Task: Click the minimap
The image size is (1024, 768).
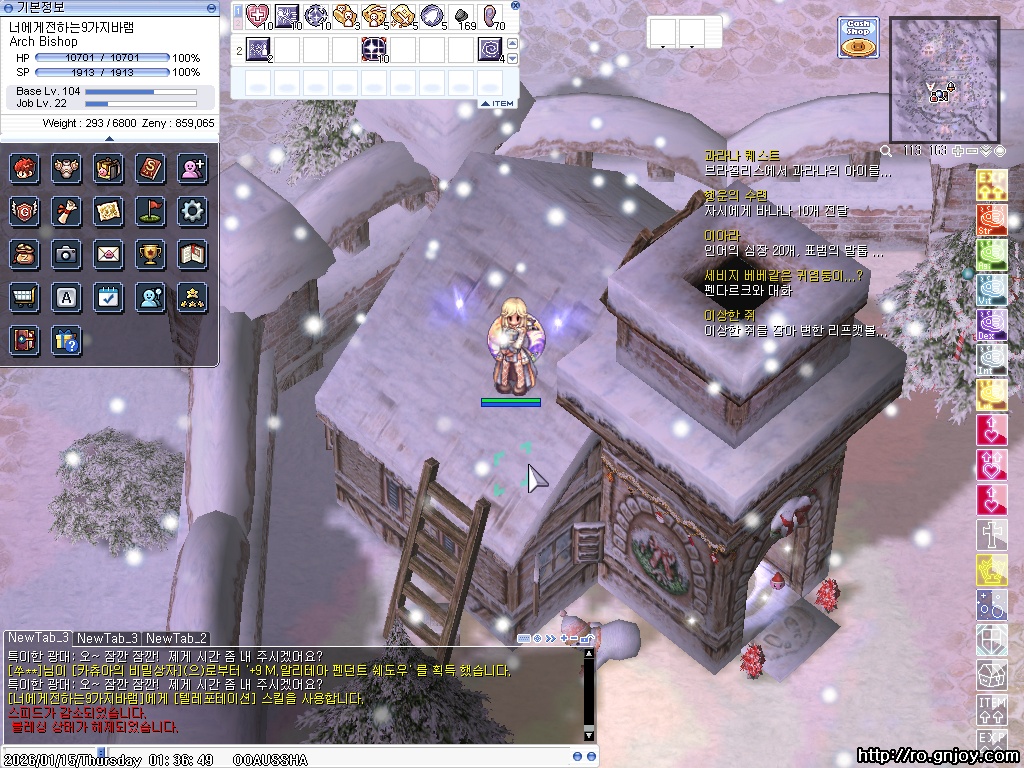Action: pos(944,79)
